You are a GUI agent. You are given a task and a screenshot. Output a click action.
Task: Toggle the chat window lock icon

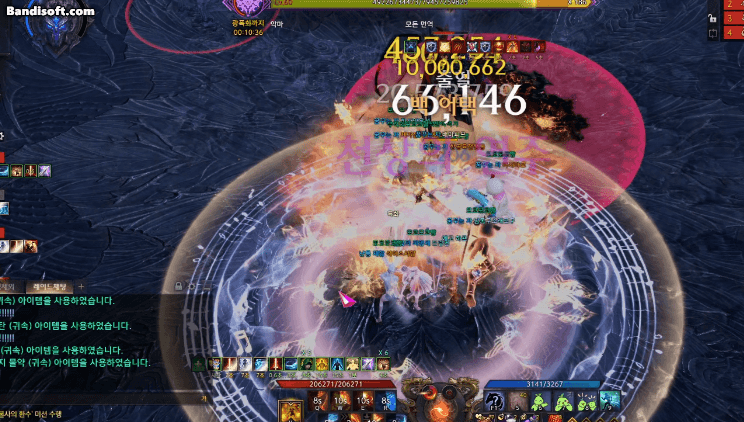179,287
